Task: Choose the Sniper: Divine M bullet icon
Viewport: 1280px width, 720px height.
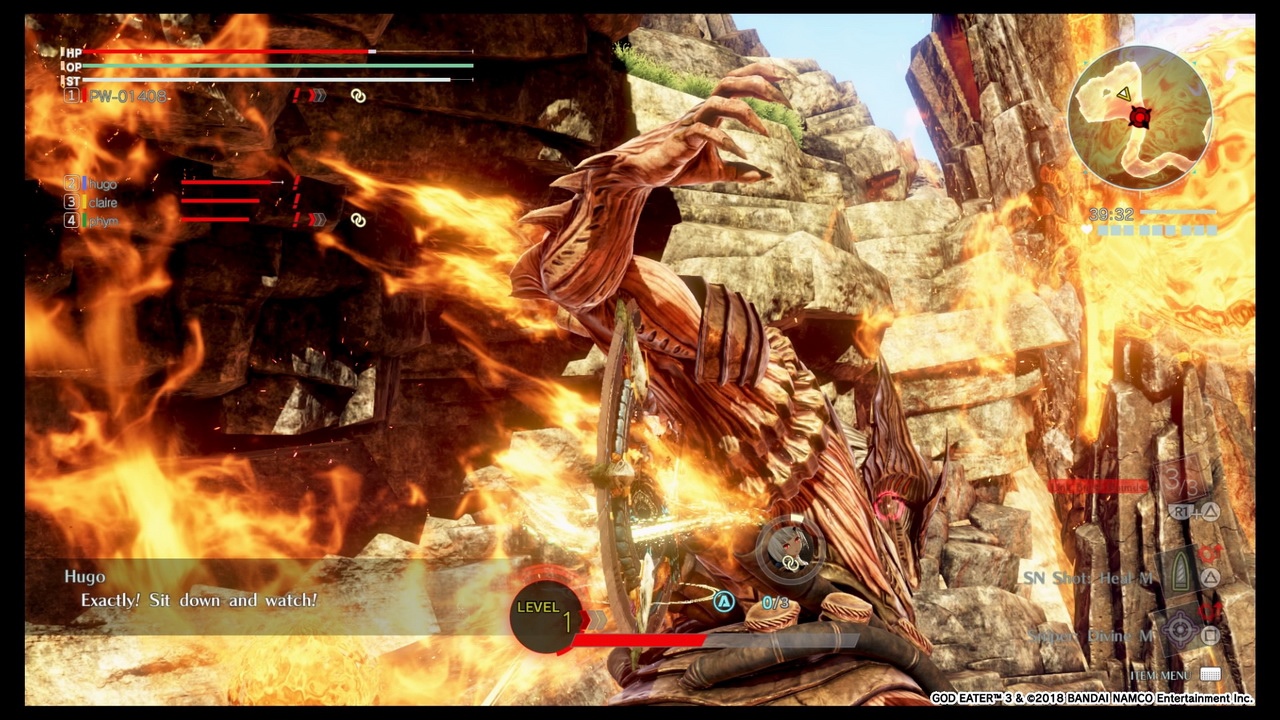Action: click(1180, 632)
